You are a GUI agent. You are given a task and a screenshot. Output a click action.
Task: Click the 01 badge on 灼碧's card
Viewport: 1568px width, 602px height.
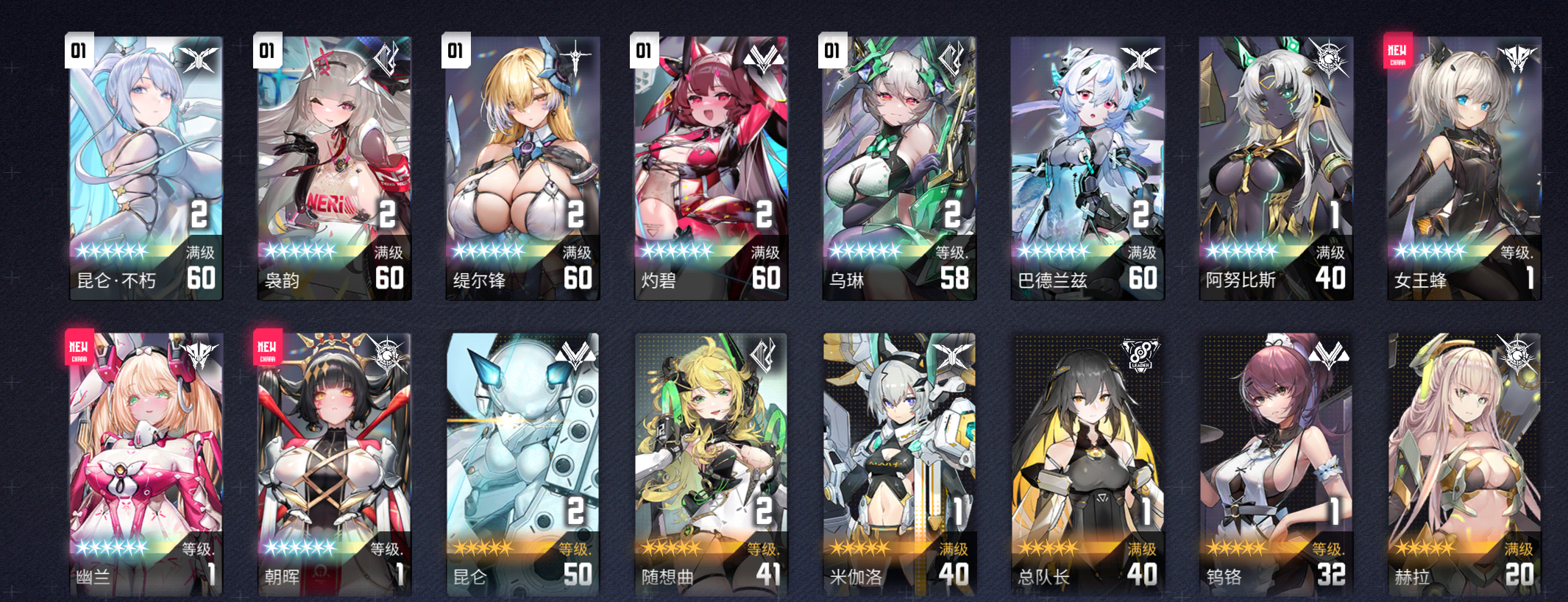click(645, 49)
